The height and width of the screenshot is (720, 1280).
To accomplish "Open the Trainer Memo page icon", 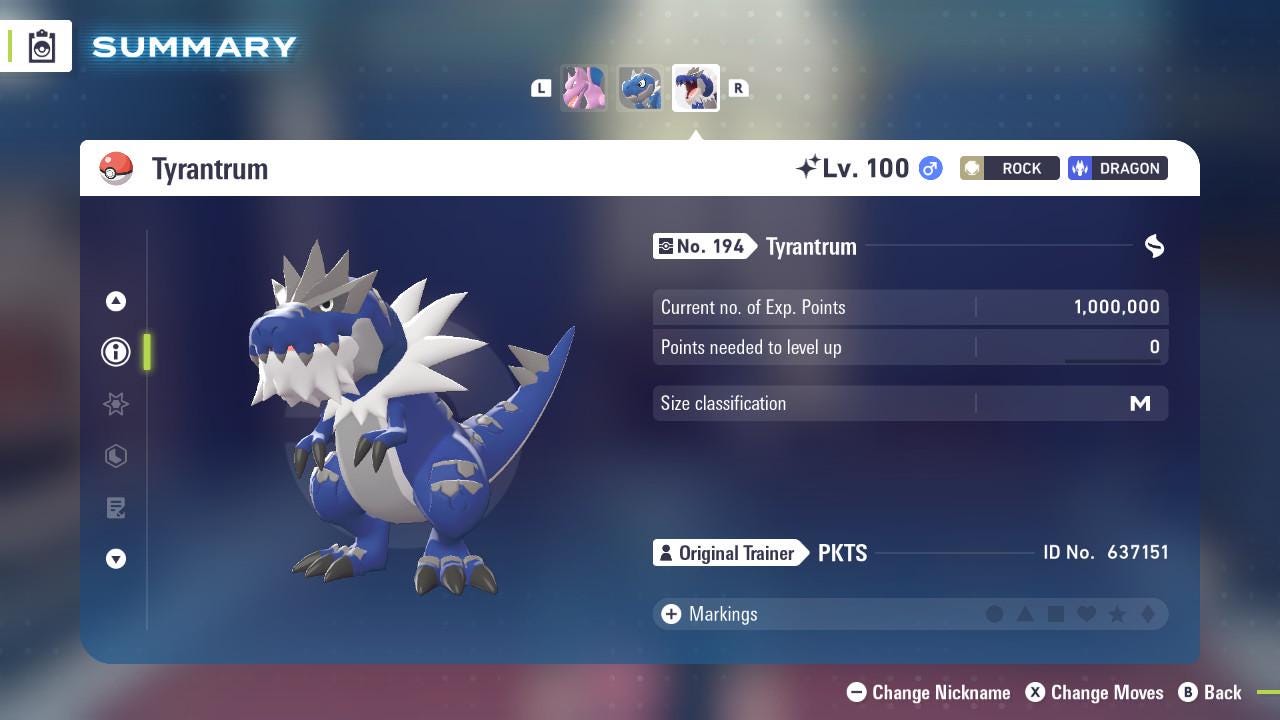I will [x=116, y=508].
